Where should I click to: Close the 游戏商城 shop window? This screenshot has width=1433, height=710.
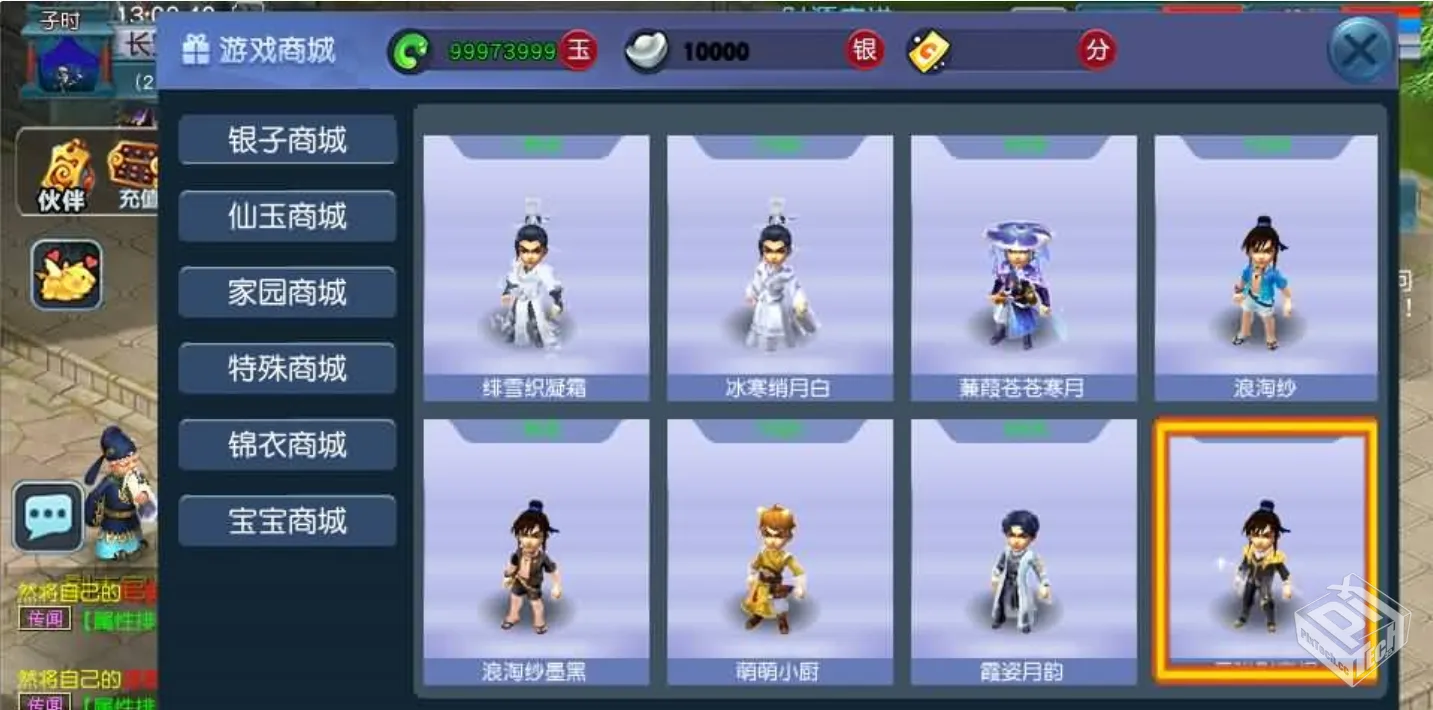1359,50
